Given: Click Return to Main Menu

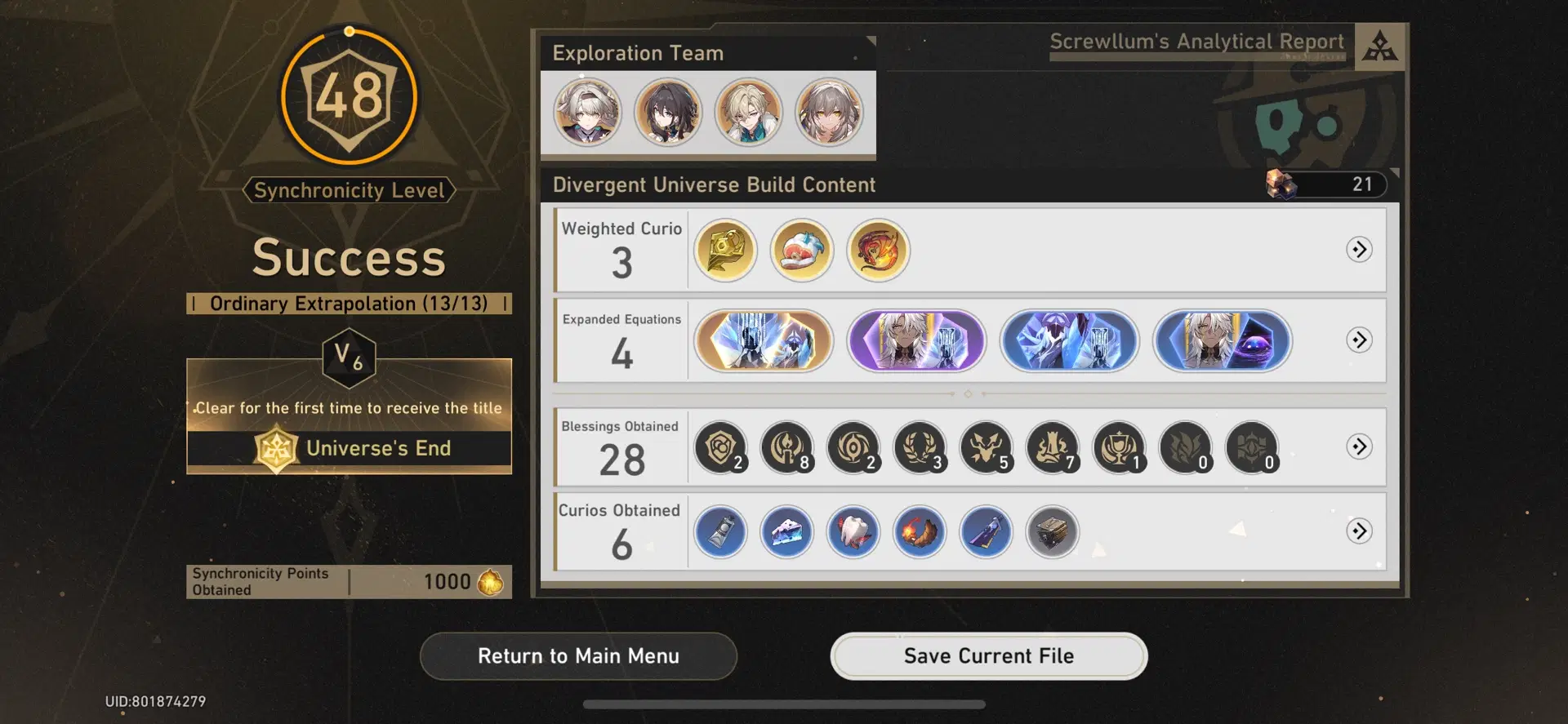Looking at the screenshot, I should pyautogui.click(x=578, y=655).
